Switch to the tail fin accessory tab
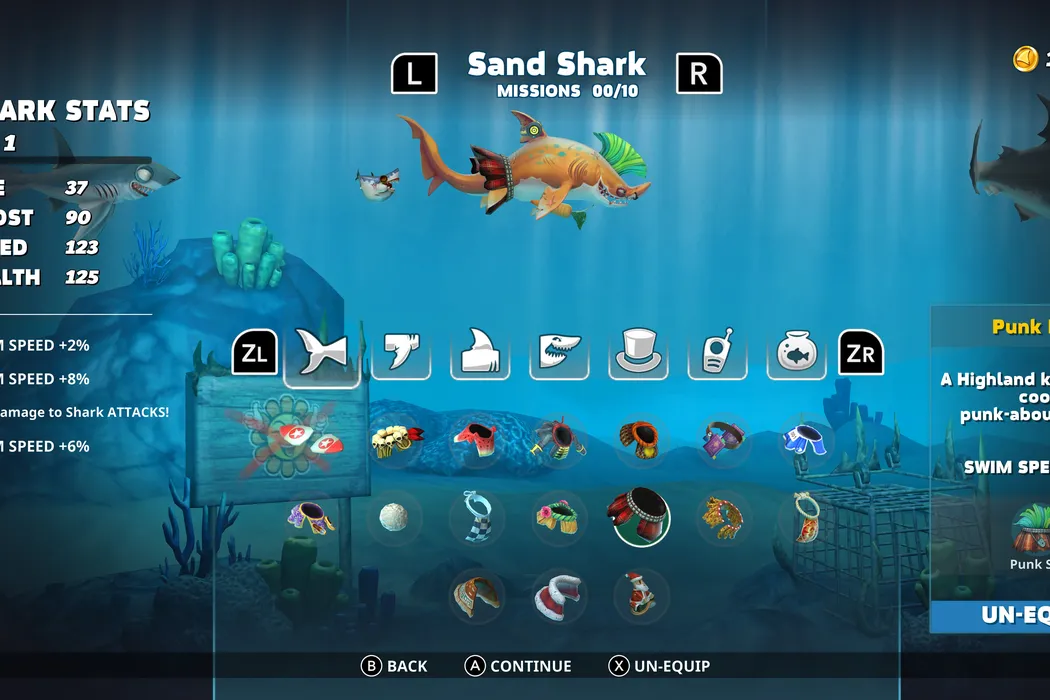 [x=322, y=354]
